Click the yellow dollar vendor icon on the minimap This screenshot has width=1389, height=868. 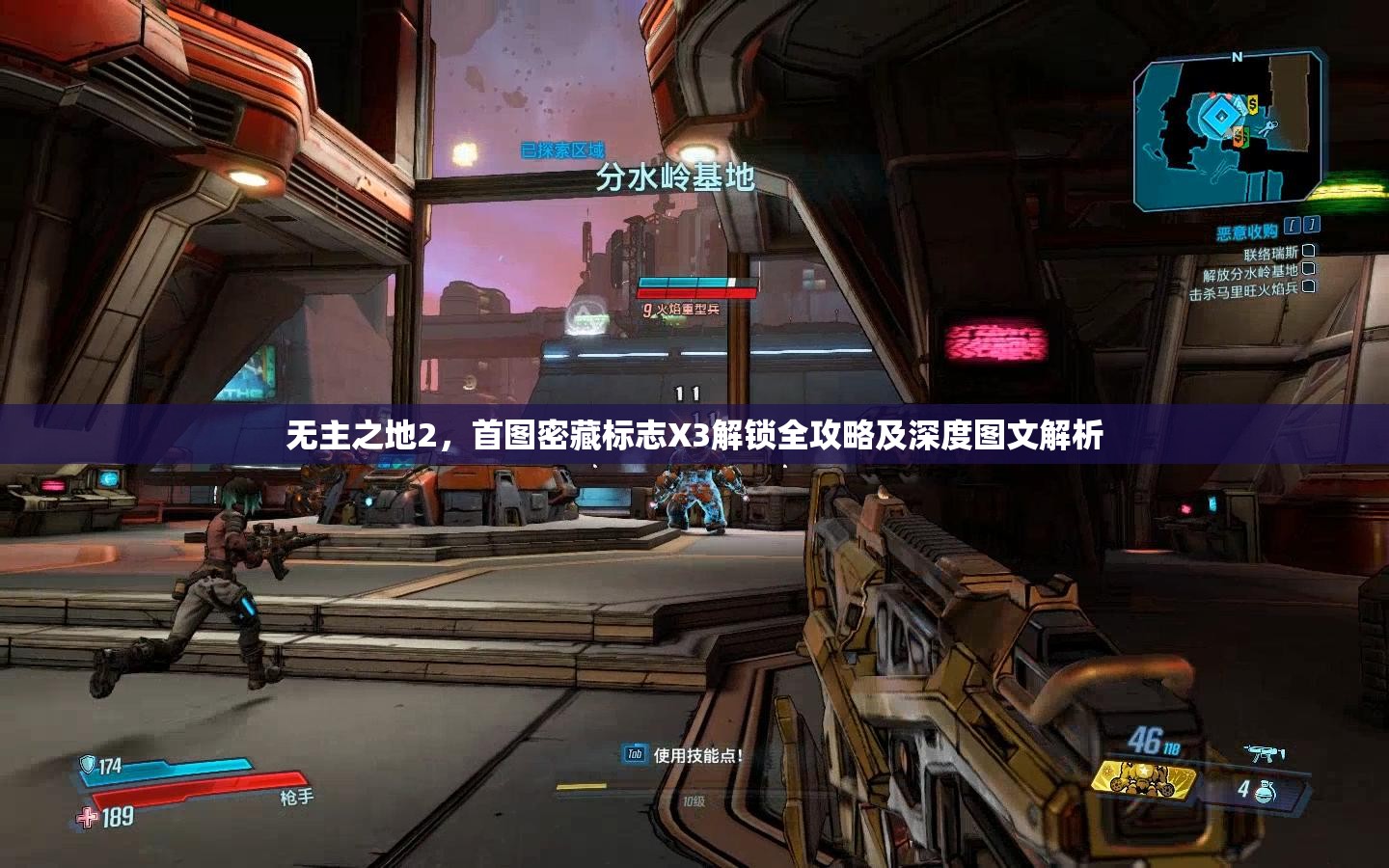tap(1251, 104)
